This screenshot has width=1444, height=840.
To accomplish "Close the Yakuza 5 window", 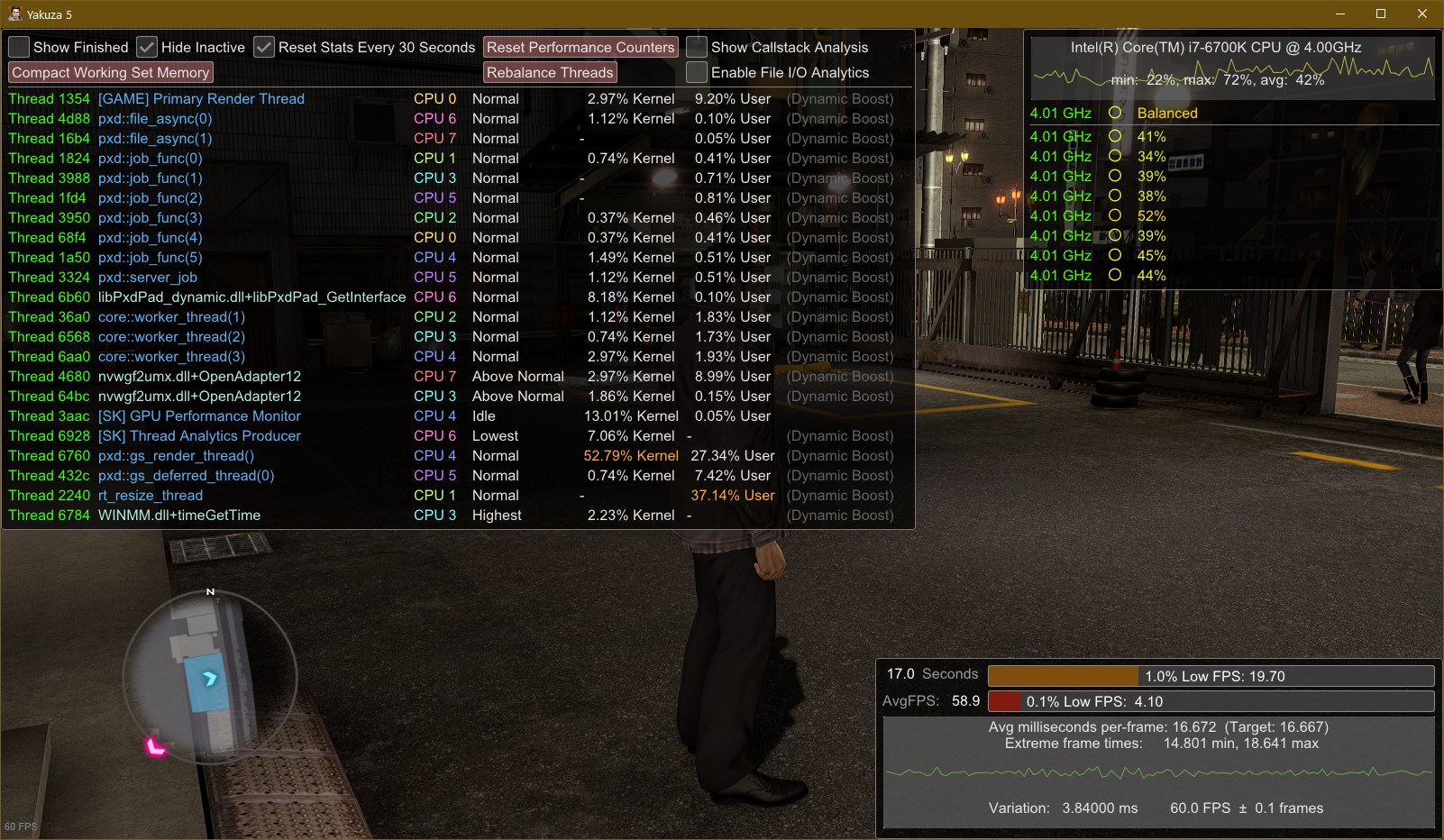I will (1422, 14).
